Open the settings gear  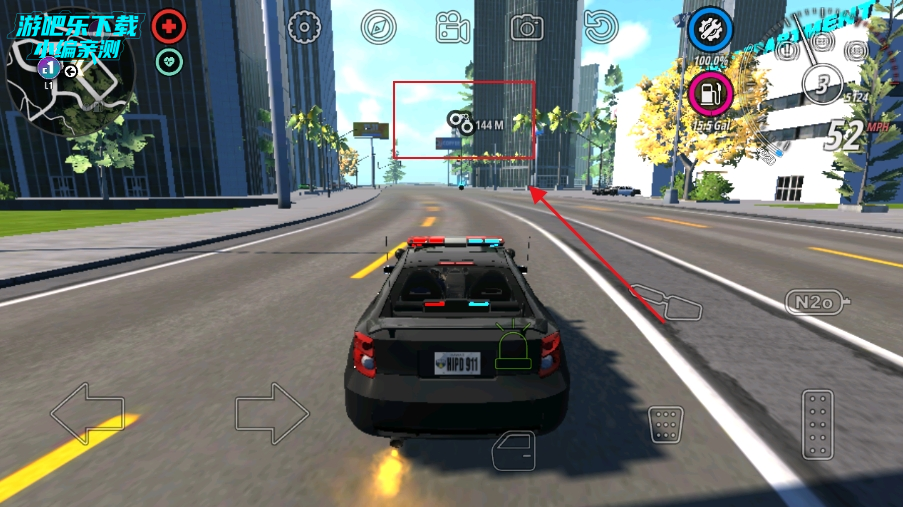pos(303,27)
